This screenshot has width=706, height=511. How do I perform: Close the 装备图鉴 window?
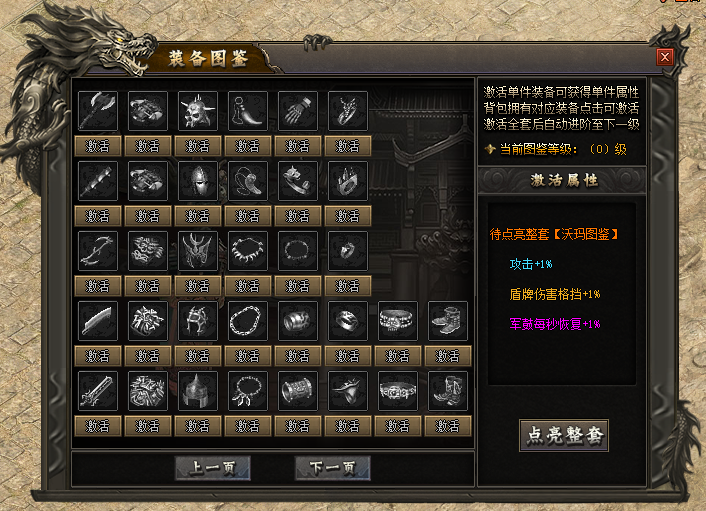[x=665, y=57]
